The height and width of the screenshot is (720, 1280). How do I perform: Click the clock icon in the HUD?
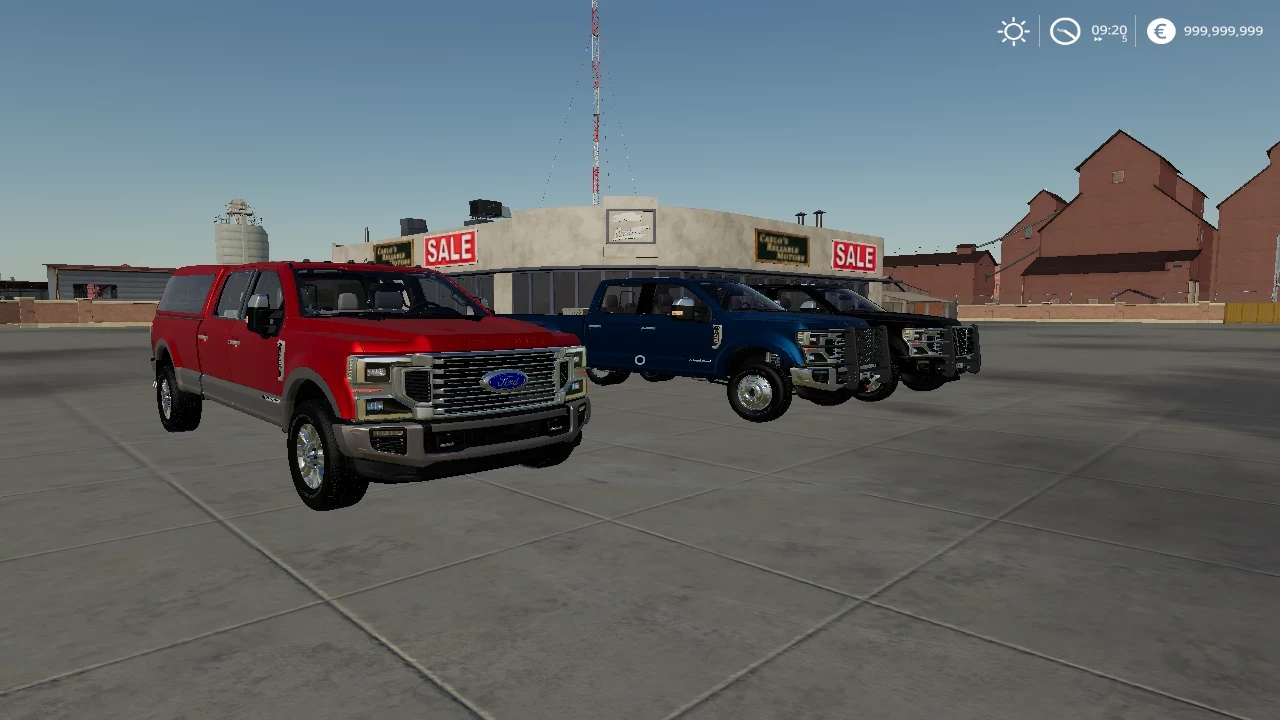[x=1065, y=32]
